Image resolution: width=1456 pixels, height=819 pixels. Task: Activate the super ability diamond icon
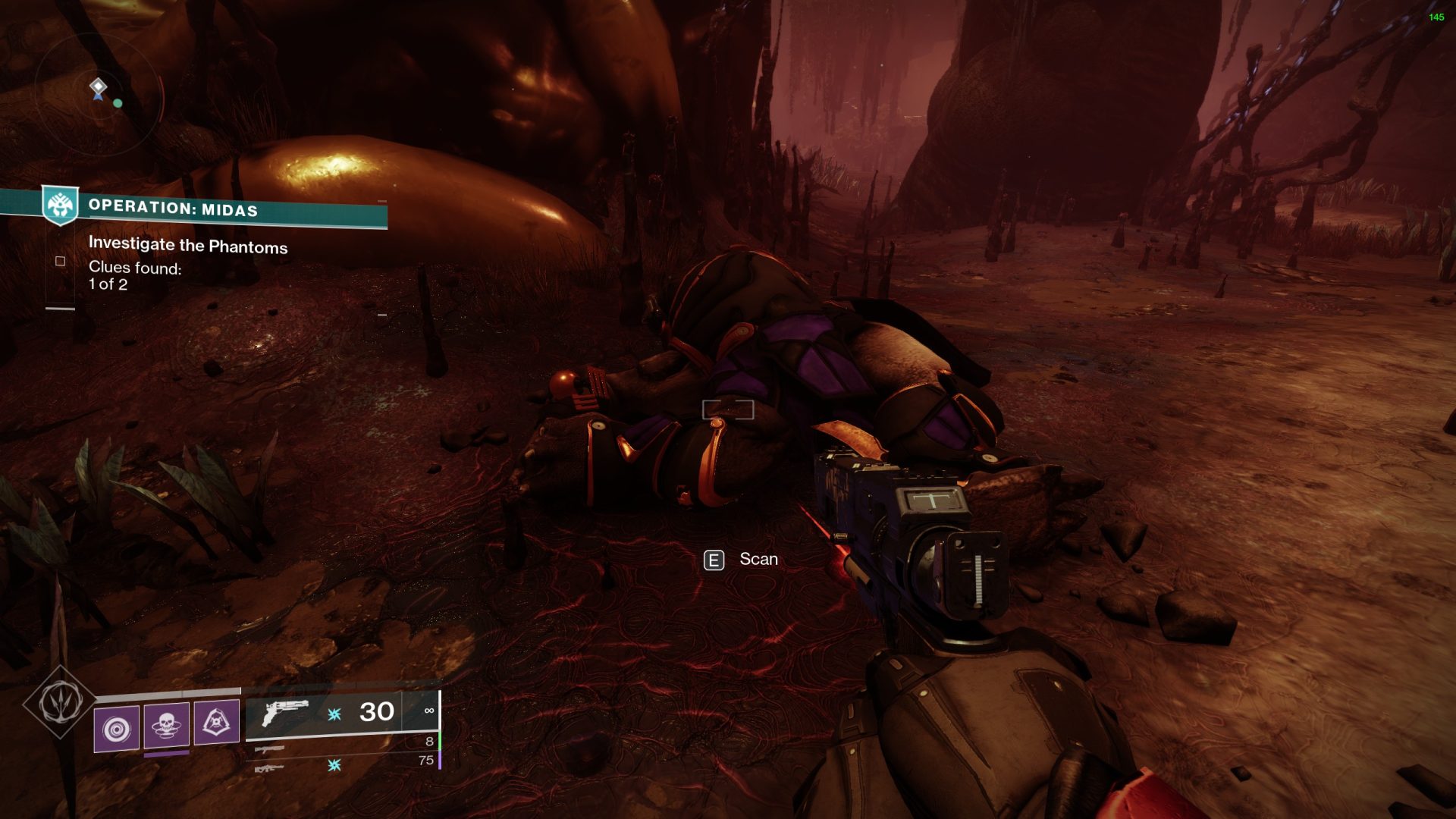click(x=59, y=702)
